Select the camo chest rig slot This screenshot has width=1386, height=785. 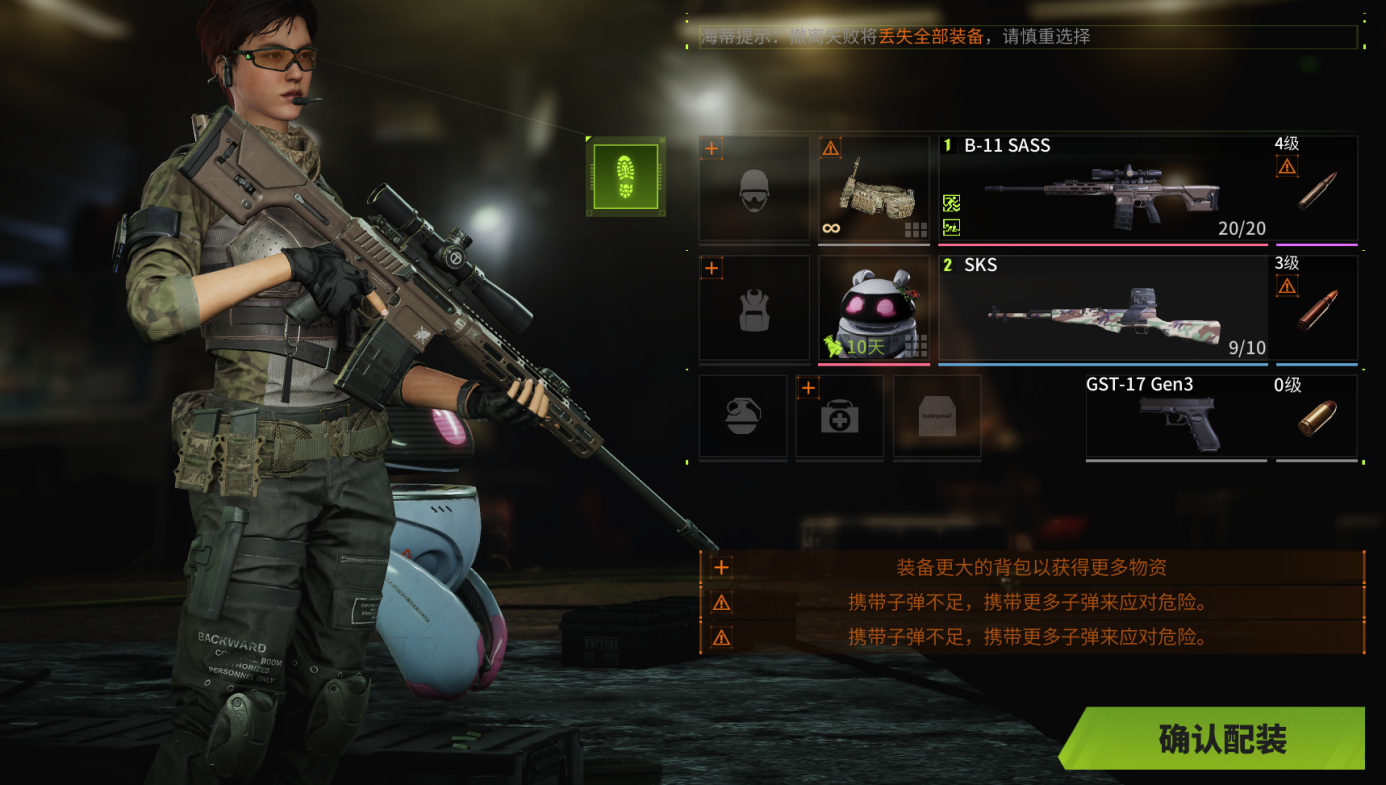(x=874, y=189)
